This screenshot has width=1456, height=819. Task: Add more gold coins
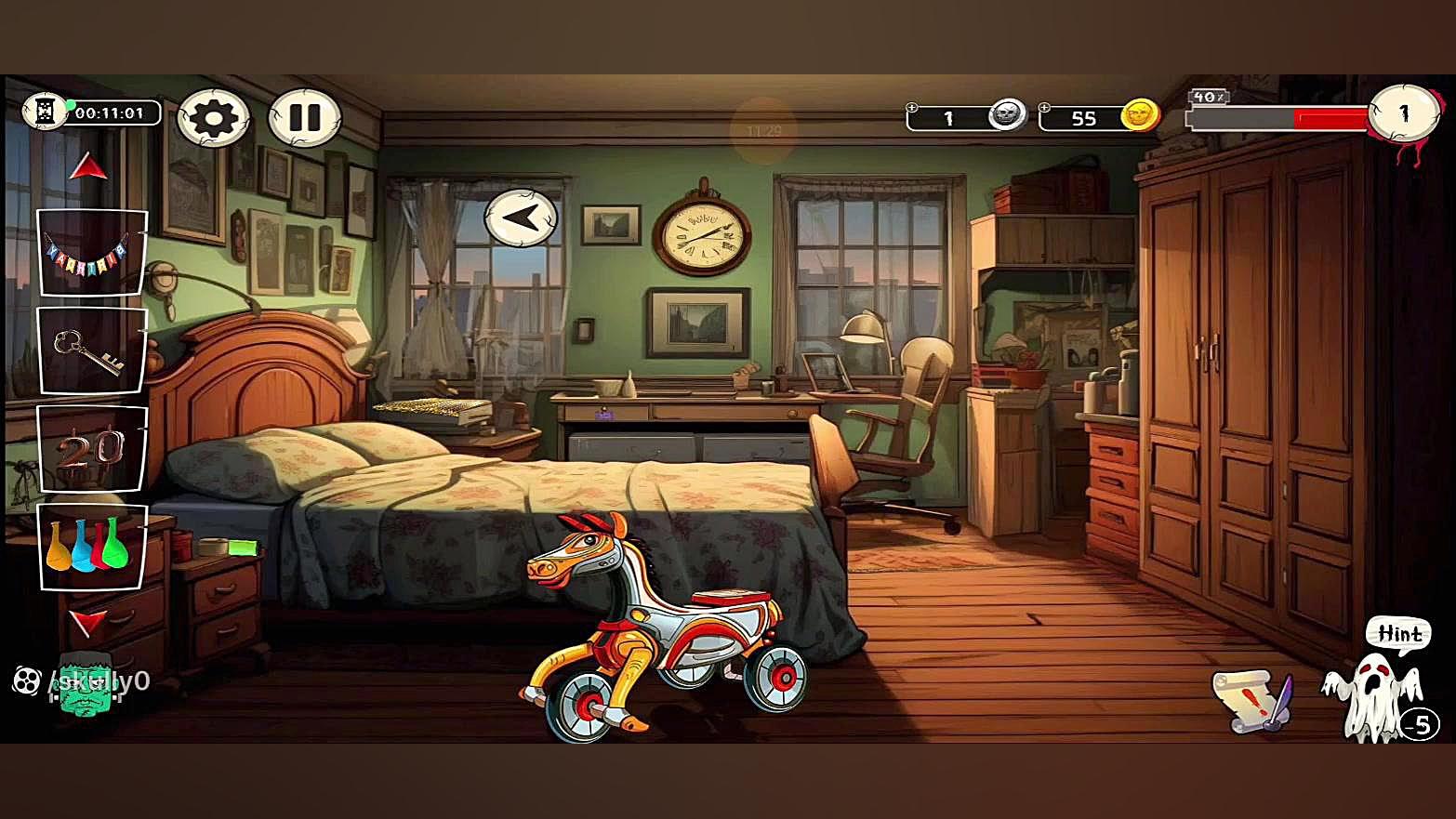(x=1045, y=108)
